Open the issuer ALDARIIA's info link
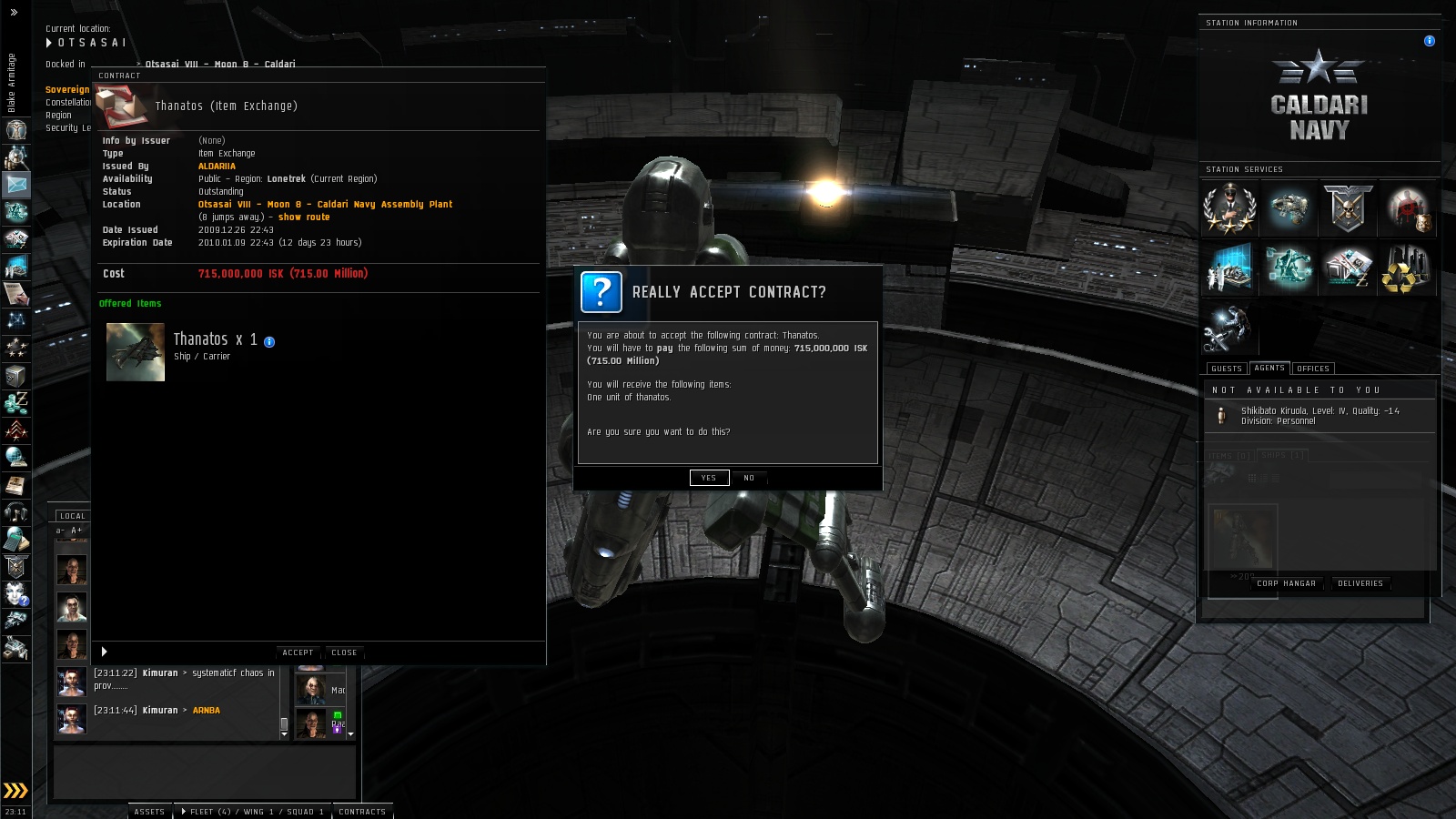Screen dimensions: 1456x819 coord(217,167)
